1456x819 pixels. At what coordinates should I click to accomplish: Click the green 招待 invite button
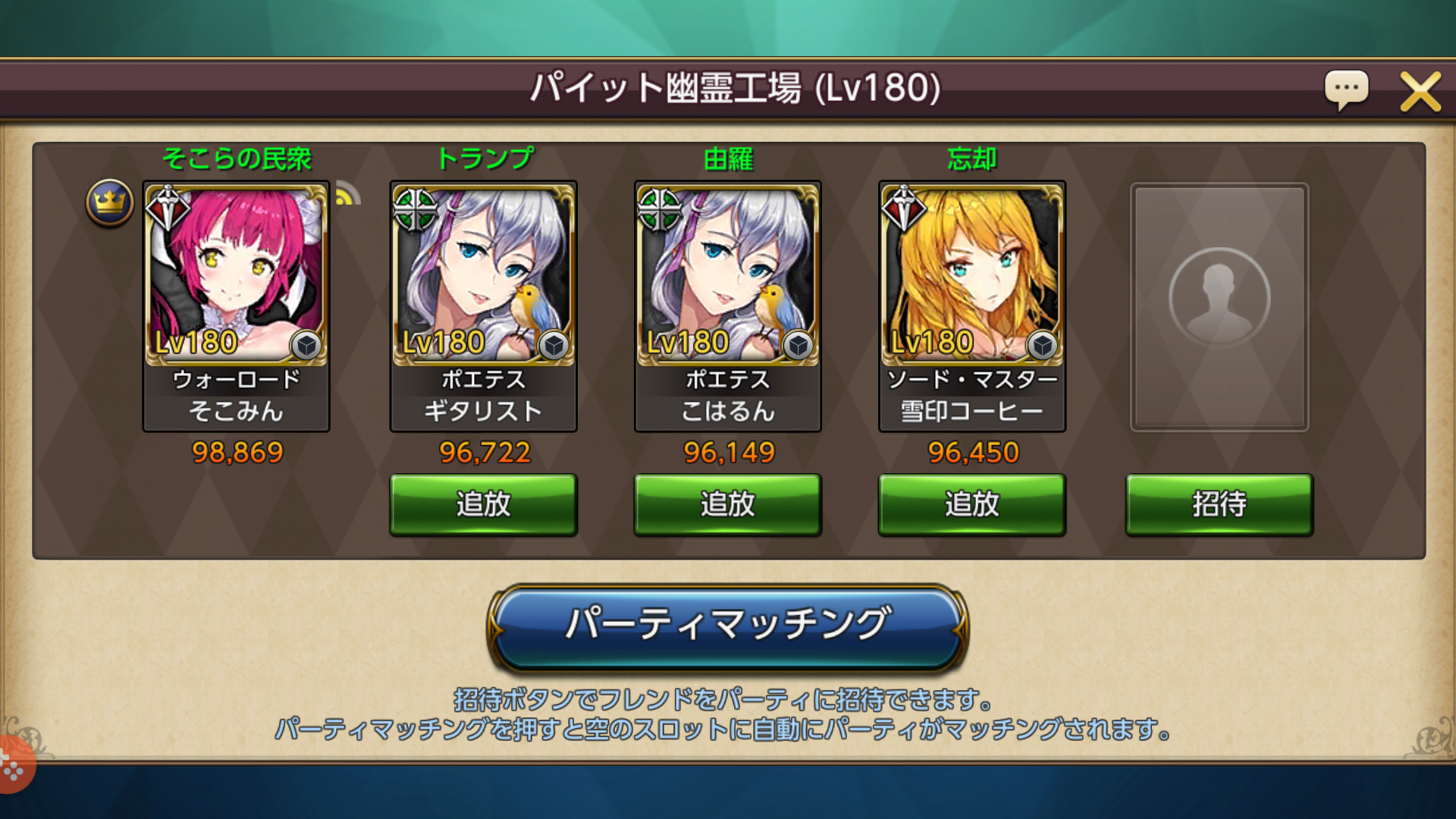pyautogui.click(x=1218, y=504)
